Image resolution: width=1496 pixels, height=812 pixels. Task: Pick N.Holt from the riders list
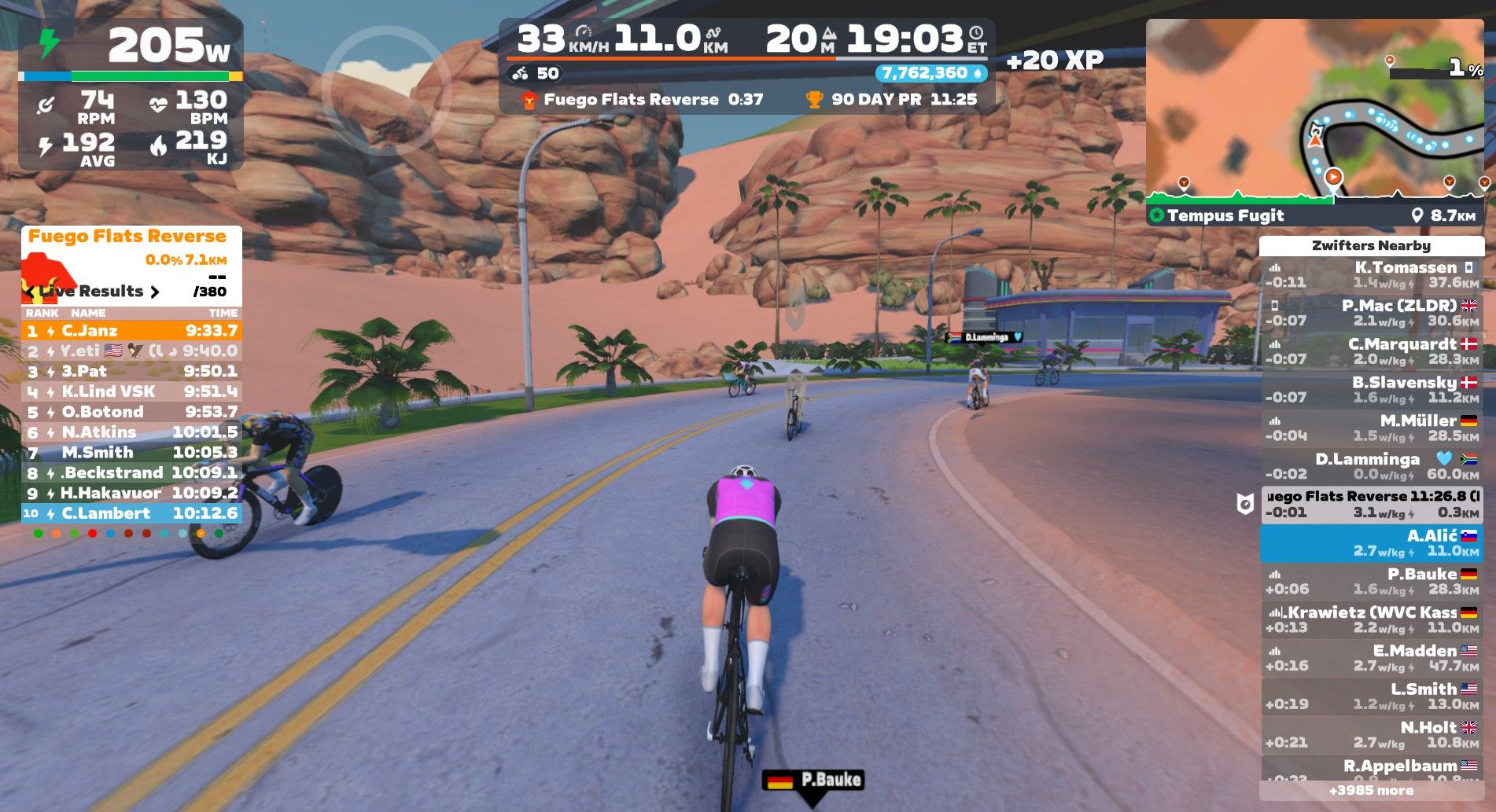1372,735
